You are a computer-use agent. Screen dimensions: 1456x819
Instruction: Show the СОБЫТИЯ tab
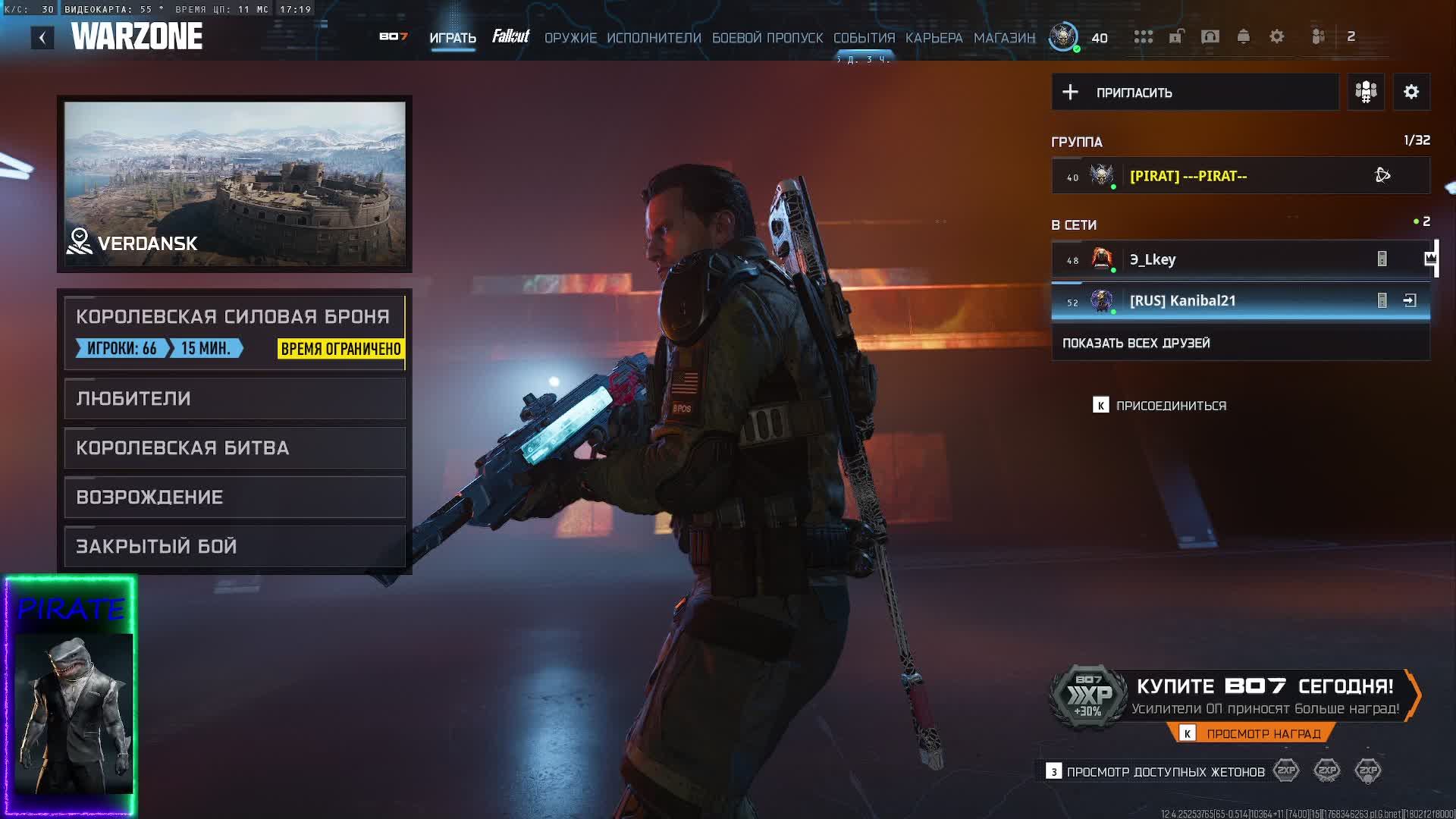[x=864, y=38]
